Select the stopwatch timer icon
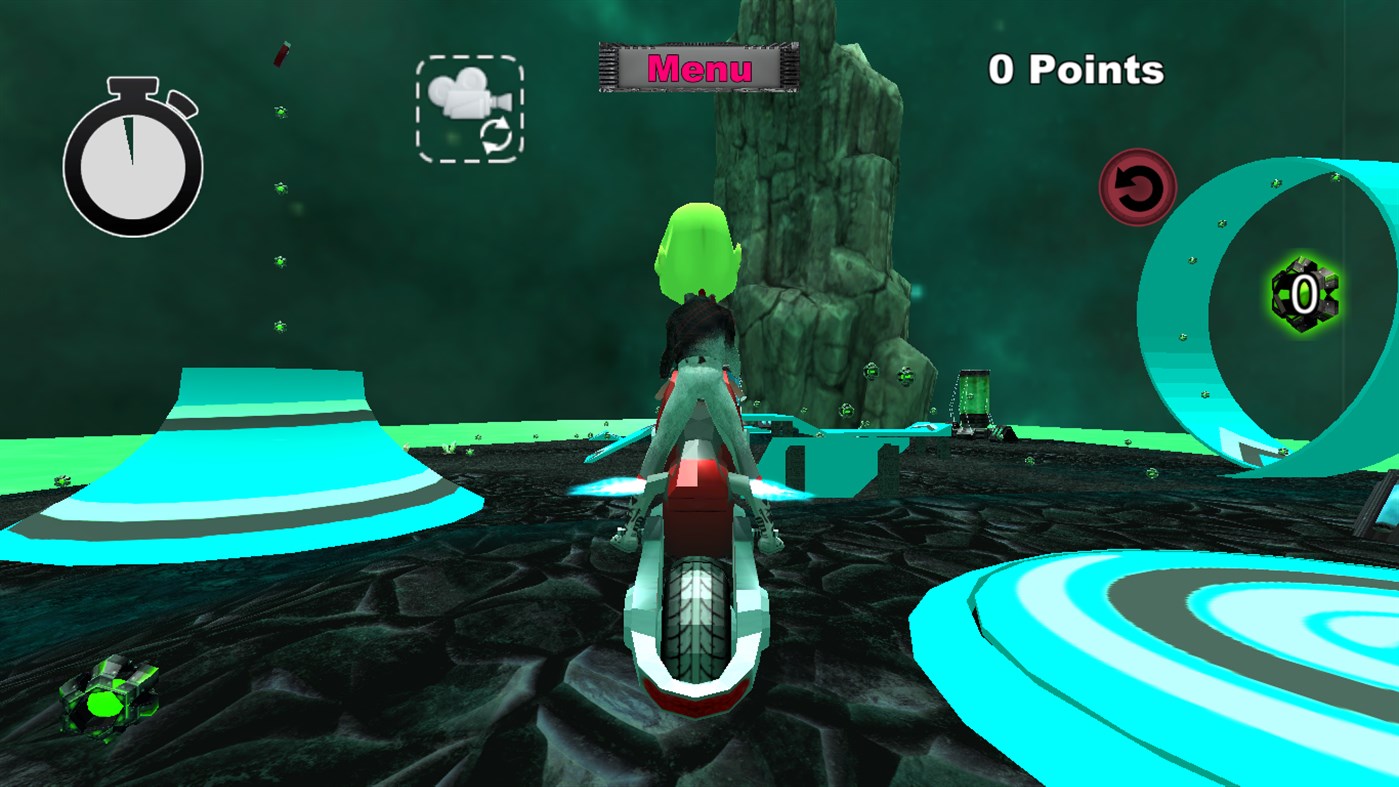The image size is (1399, 787). (135, 160)
